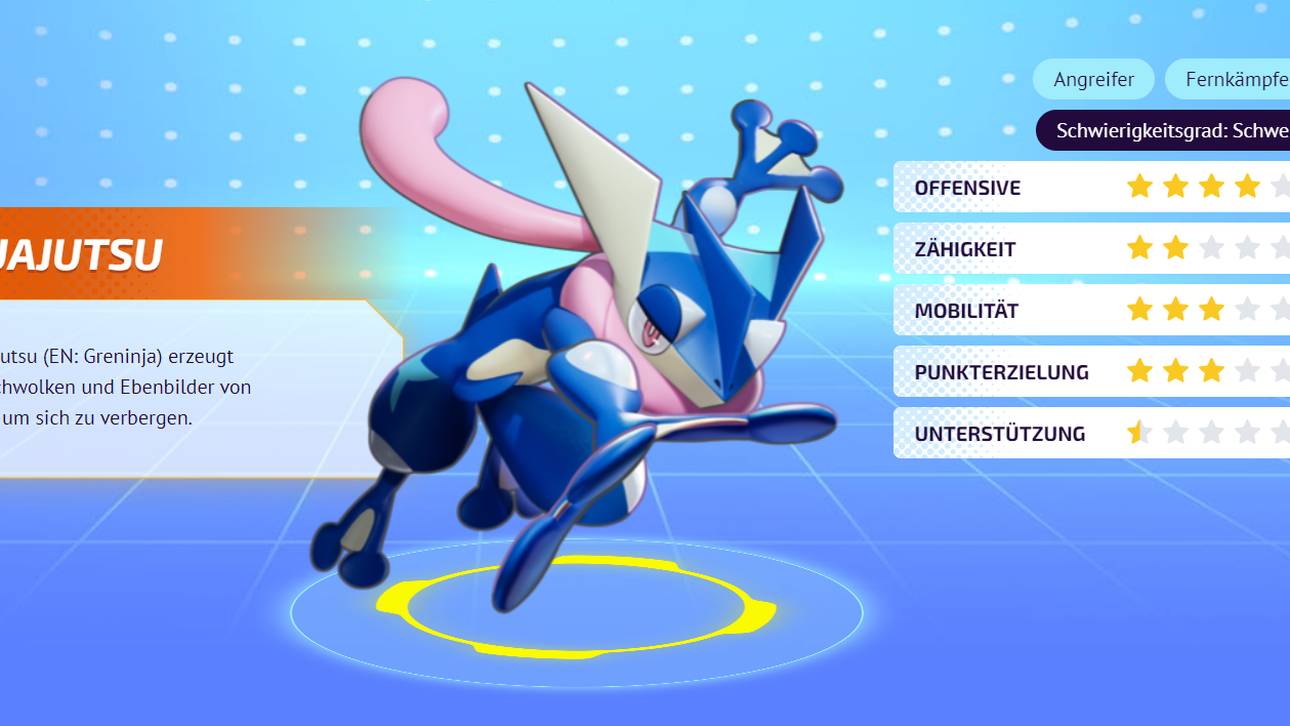The image size is (1290, 726).
Task: Expand the UNTERSTÜTZUNG stat row
Action: (1000, 433)
